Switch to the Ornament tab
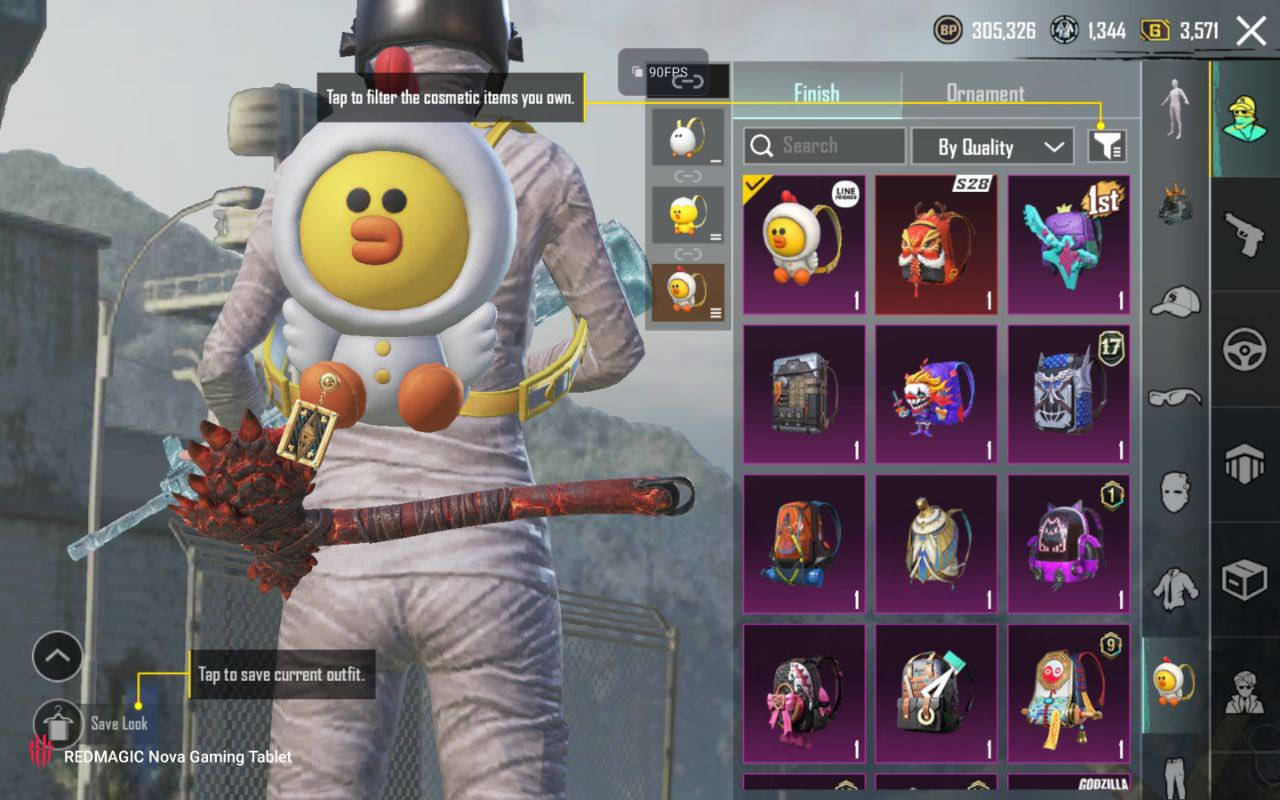The image size is (1280, 800). [985, 93]
